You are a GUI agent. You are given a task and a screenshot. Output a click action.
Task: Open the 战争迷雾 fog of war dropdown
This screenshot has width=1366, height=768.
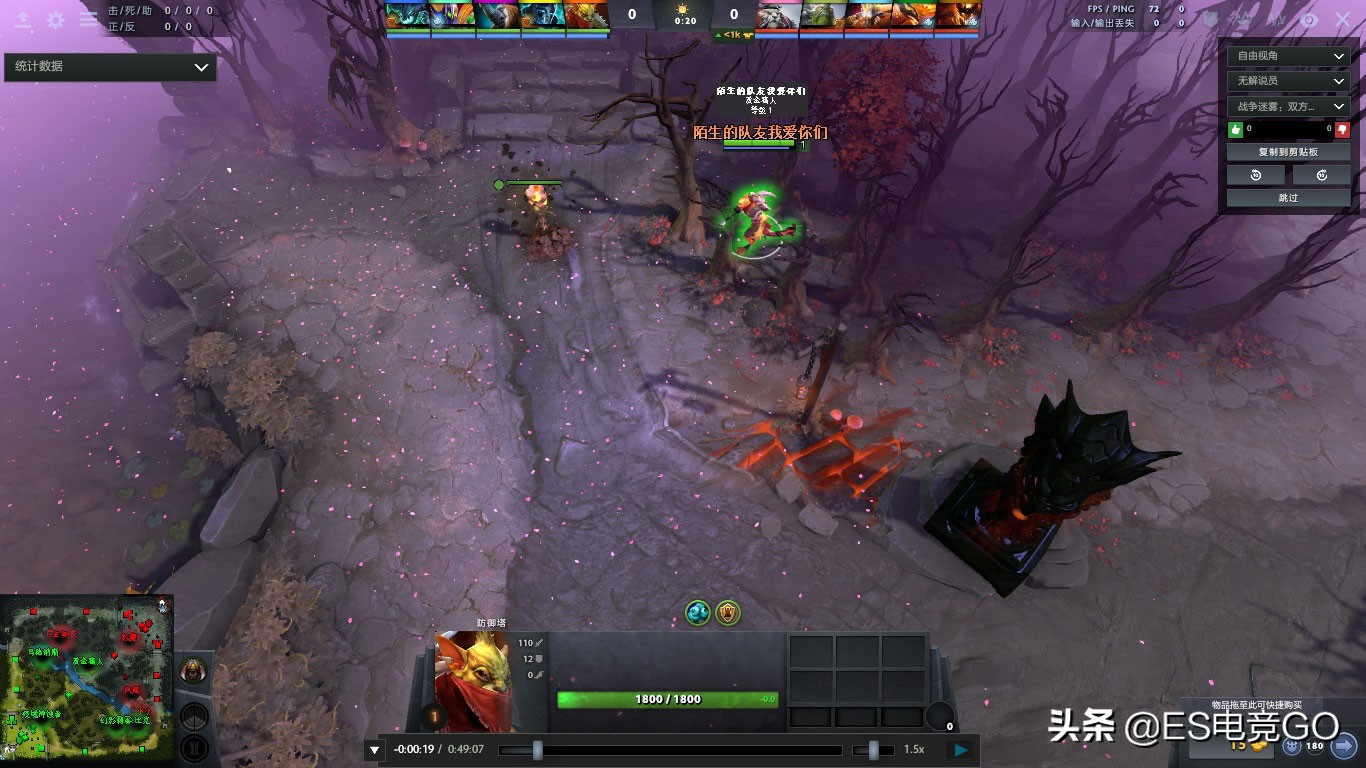(x=1287, y=106)
